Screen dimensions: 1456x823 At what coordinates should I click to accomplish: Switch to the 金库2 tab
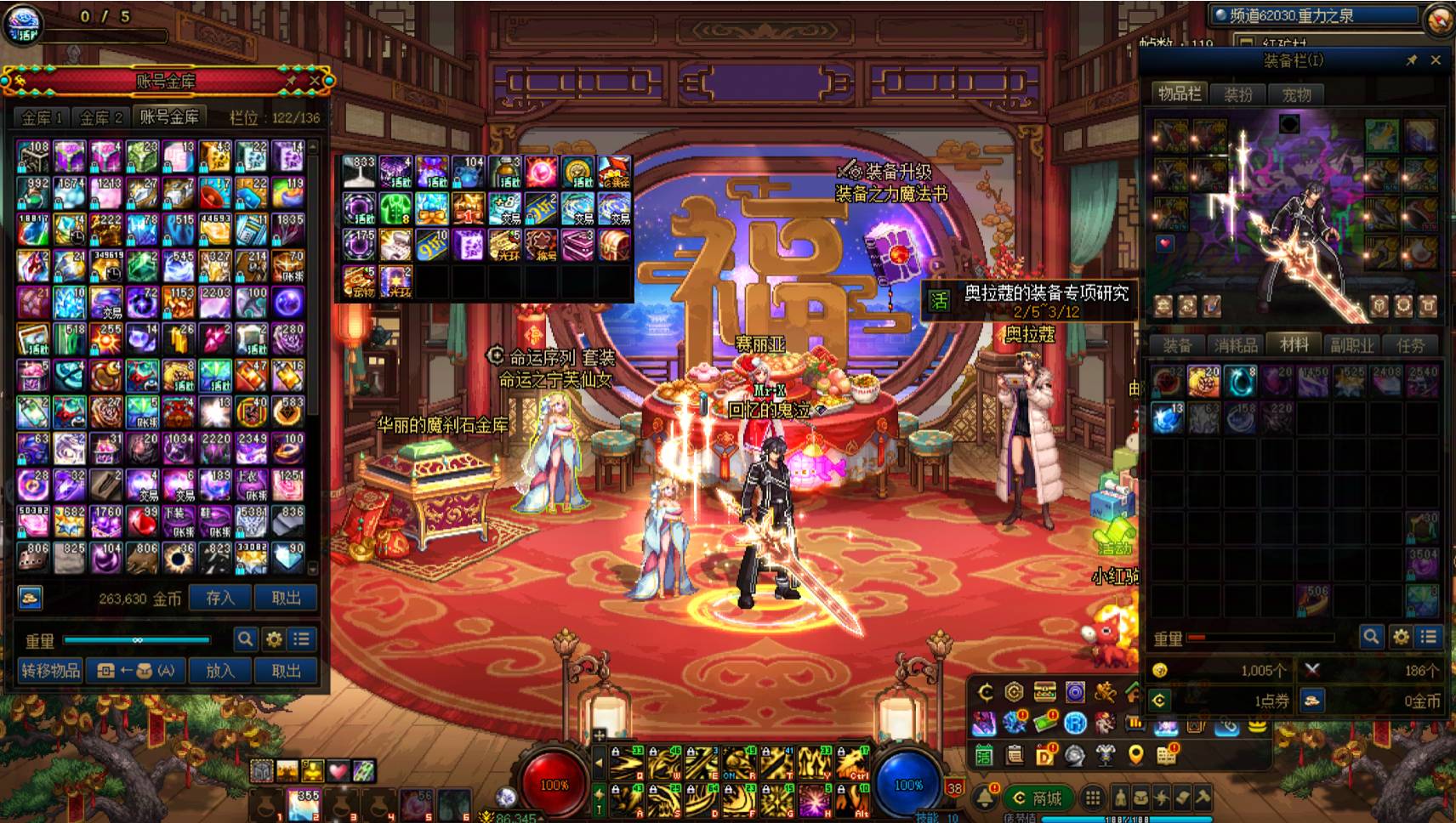click(100, 117)
